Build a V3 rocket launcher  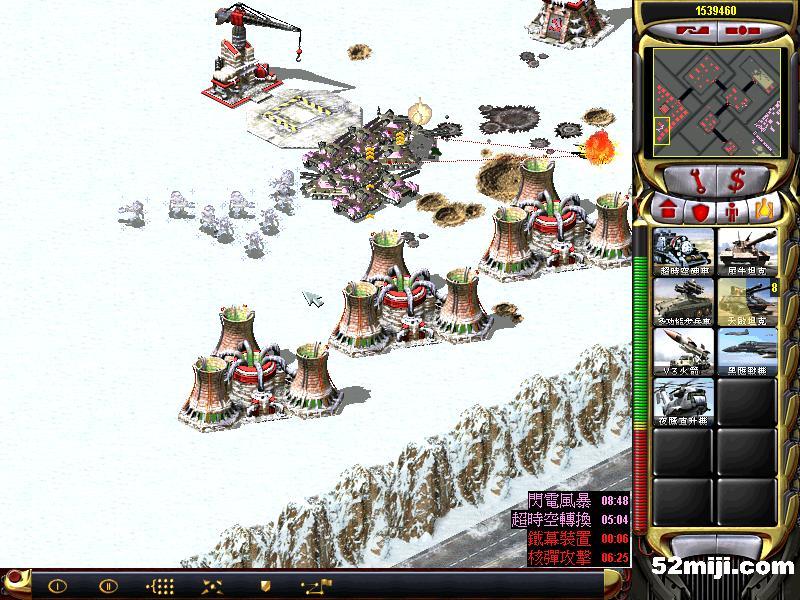[684, 351]
